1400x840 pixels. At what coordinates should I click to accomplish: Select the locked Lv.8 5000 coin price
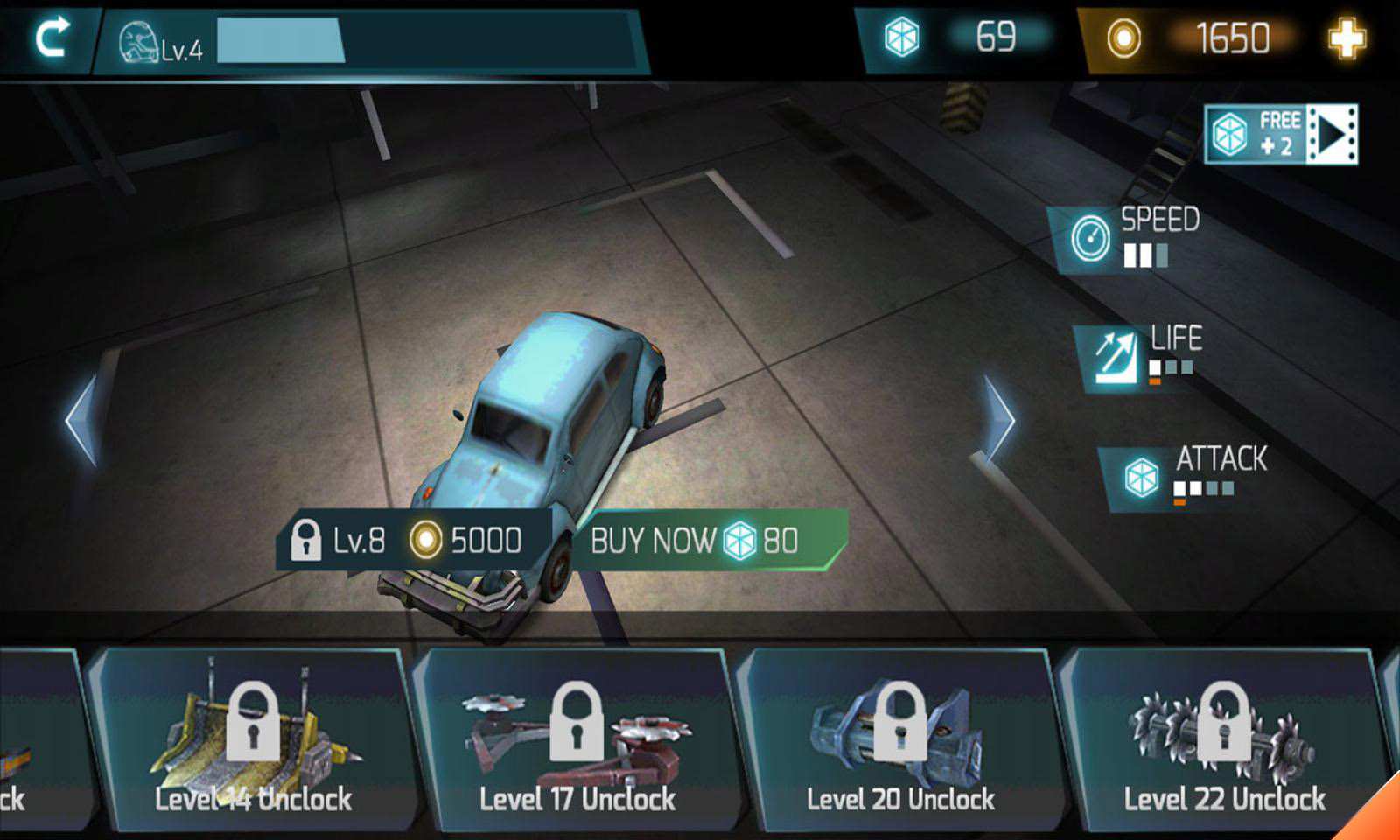click(x=414, y=540)
